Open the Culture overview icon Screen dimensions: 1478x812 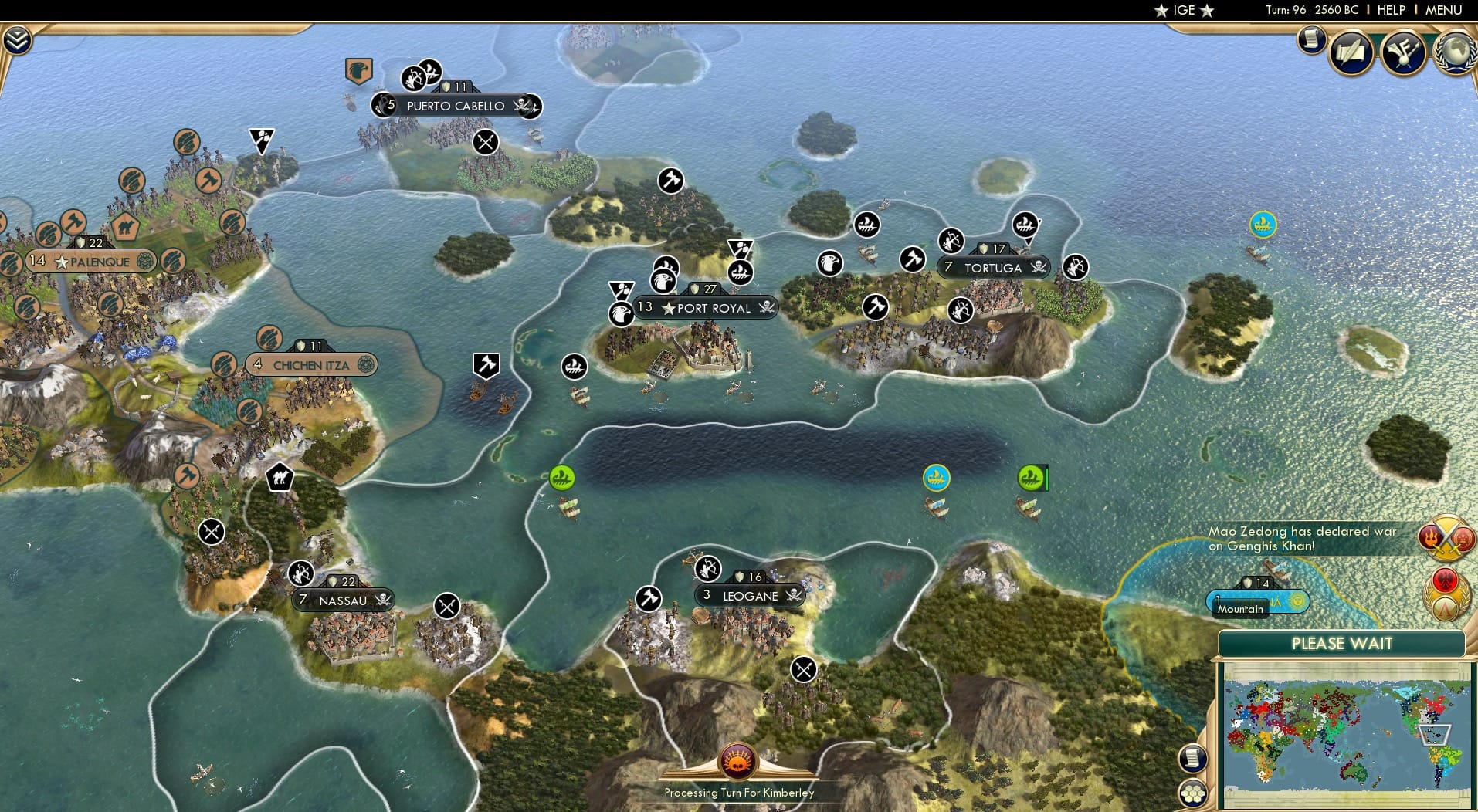(x=1403, y=52)
